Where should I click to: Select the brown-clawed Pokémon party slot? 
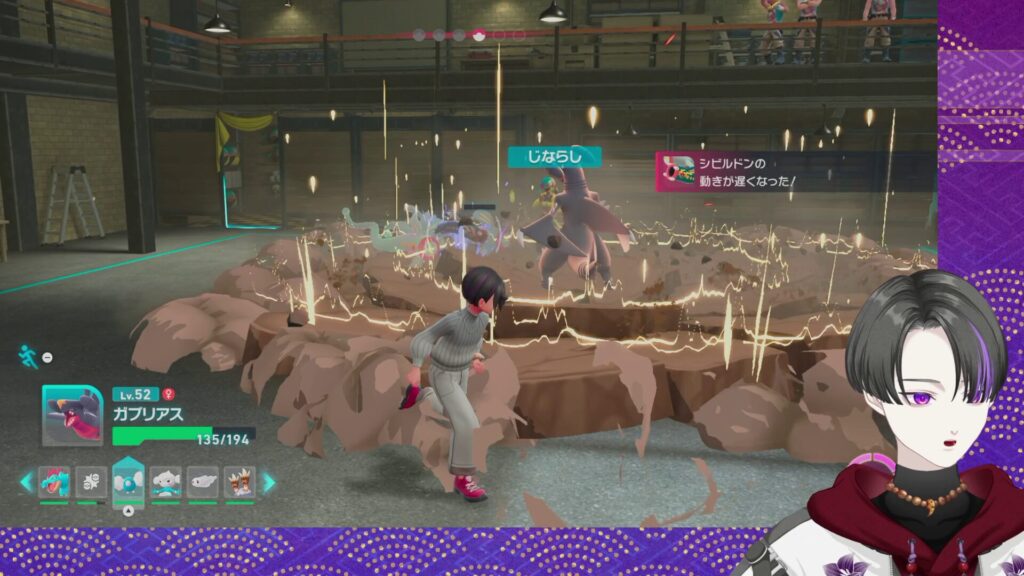(x=239, y=481)
